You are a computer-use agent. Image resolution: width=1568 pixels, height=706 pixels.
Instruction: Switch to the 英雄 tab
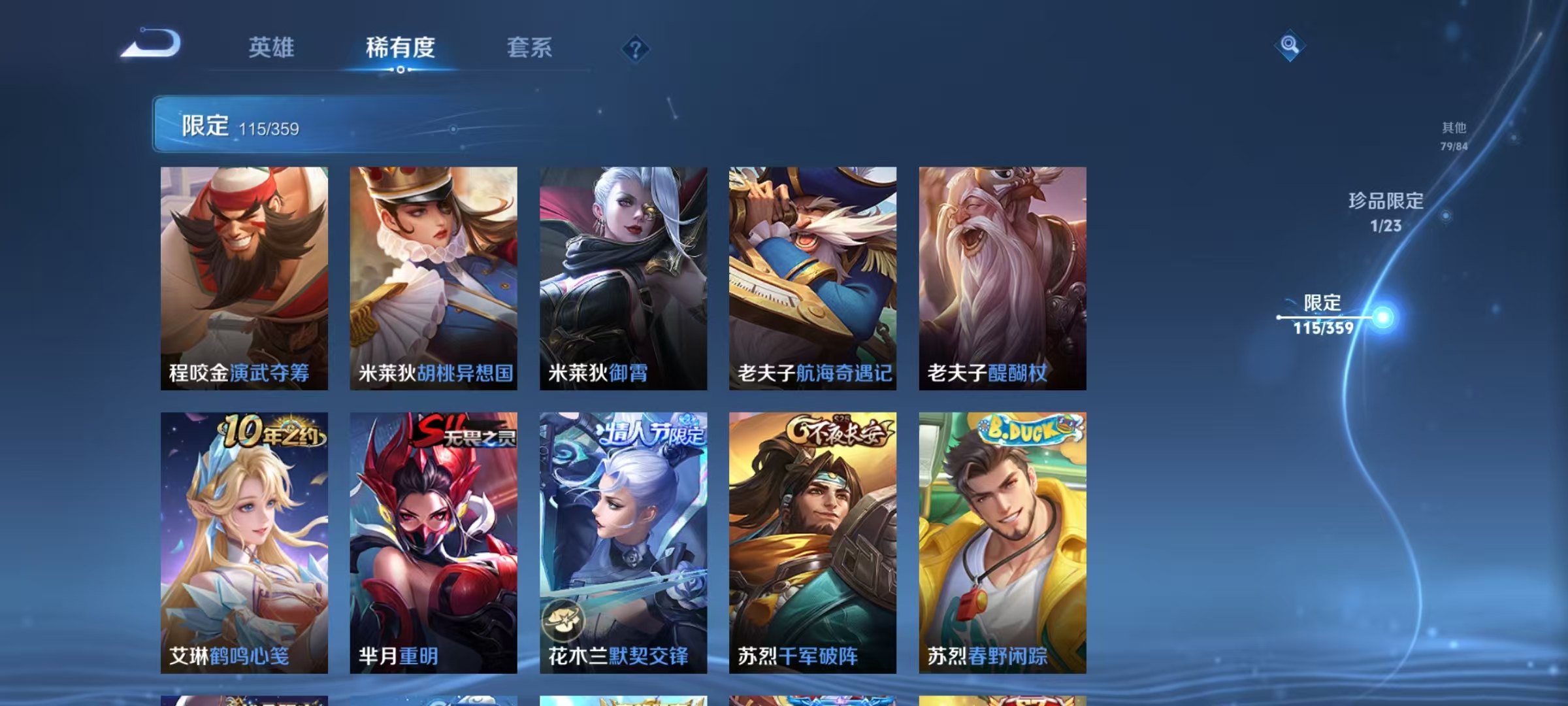(271, 48)
